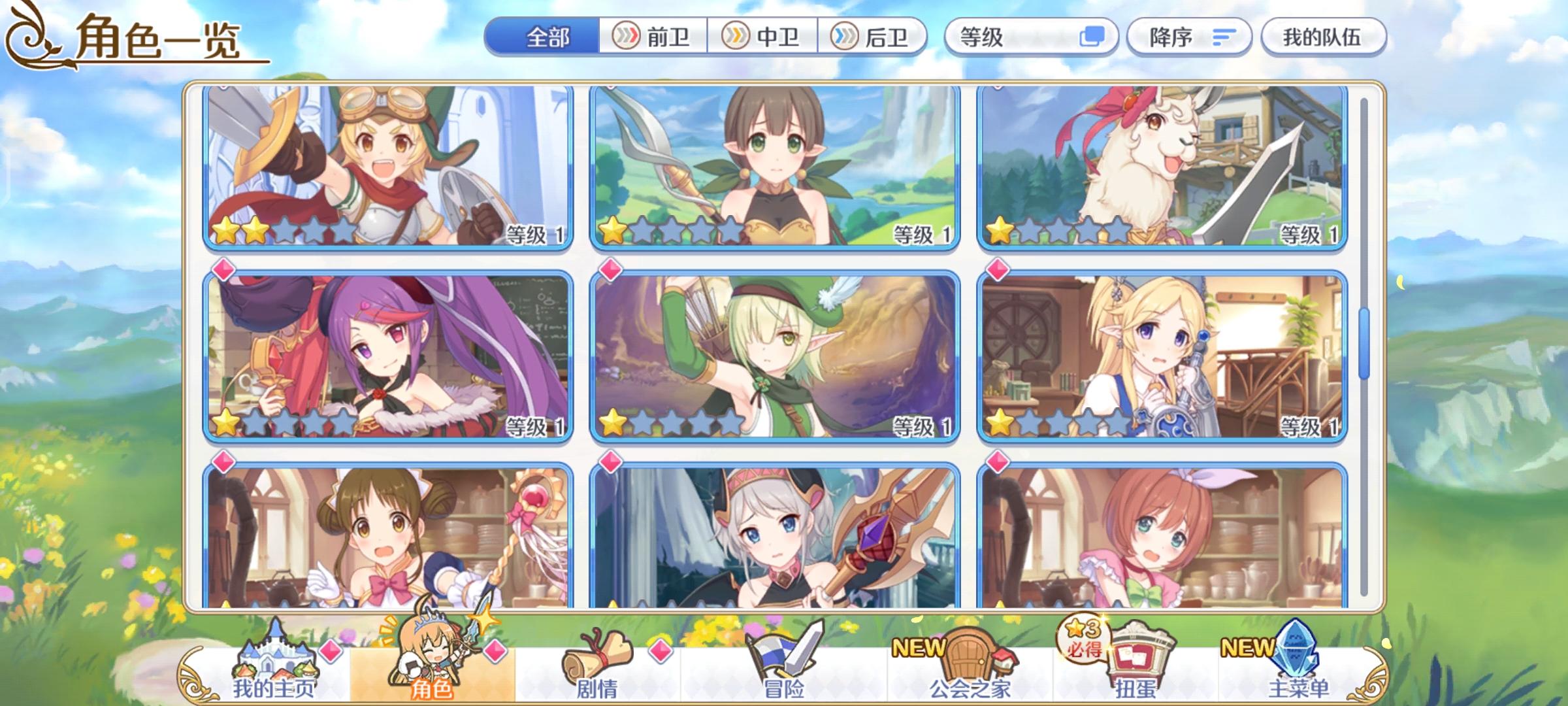Viewport: 1568px width, 706px height.
Task: Open the 我的队伍 my teams button
Action: pyautogui.click(x=1326, y=37)
